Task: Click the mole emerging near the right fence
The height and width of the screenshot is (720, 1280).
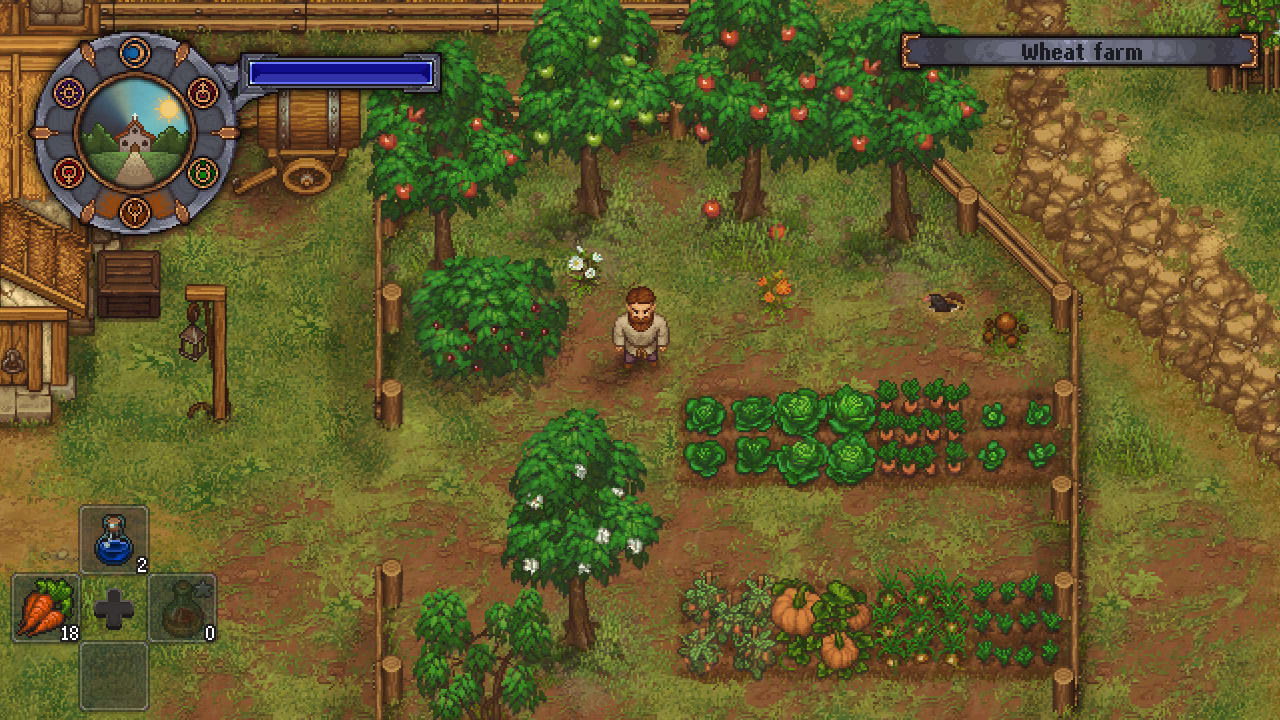Action: coord(945,300)
